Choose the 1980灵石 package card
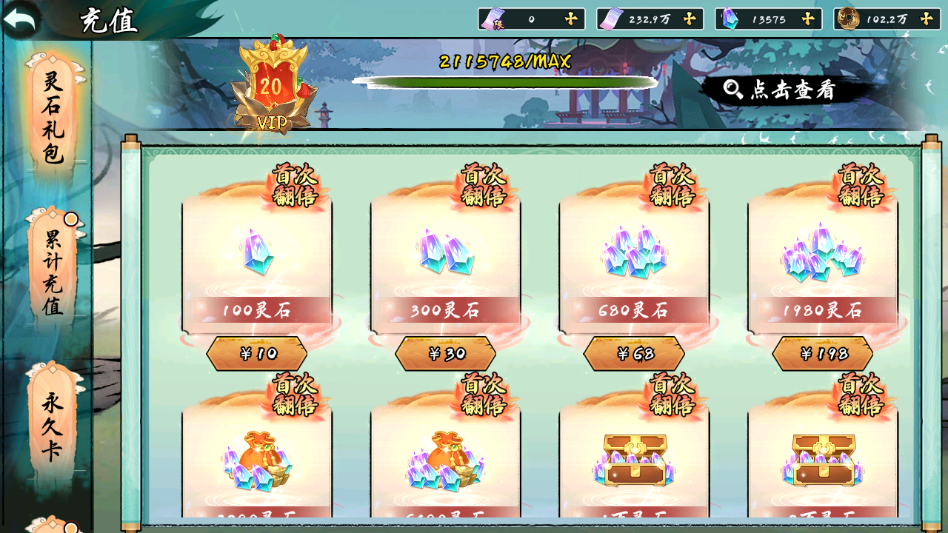The width and height of the screenshot is (948, 533). pyautogui.click(x=823, y=260)
